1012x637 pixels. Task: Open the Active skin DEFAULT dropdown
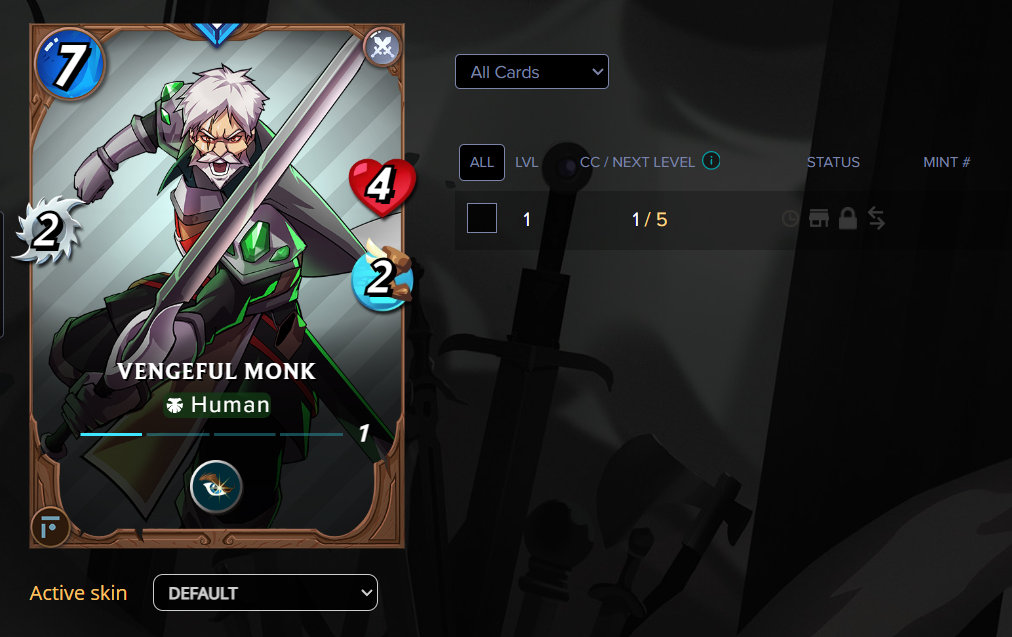265,592
